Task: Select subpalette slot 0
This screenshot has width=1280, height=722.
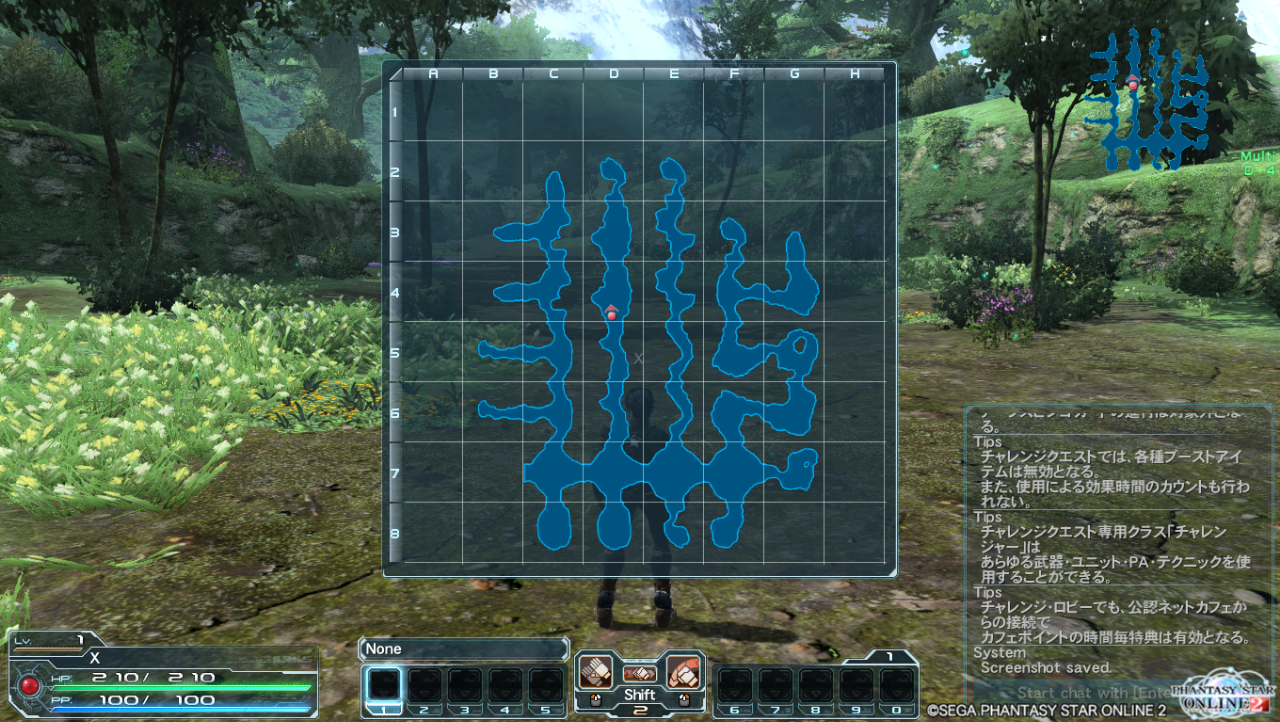Action: (897, 685)
